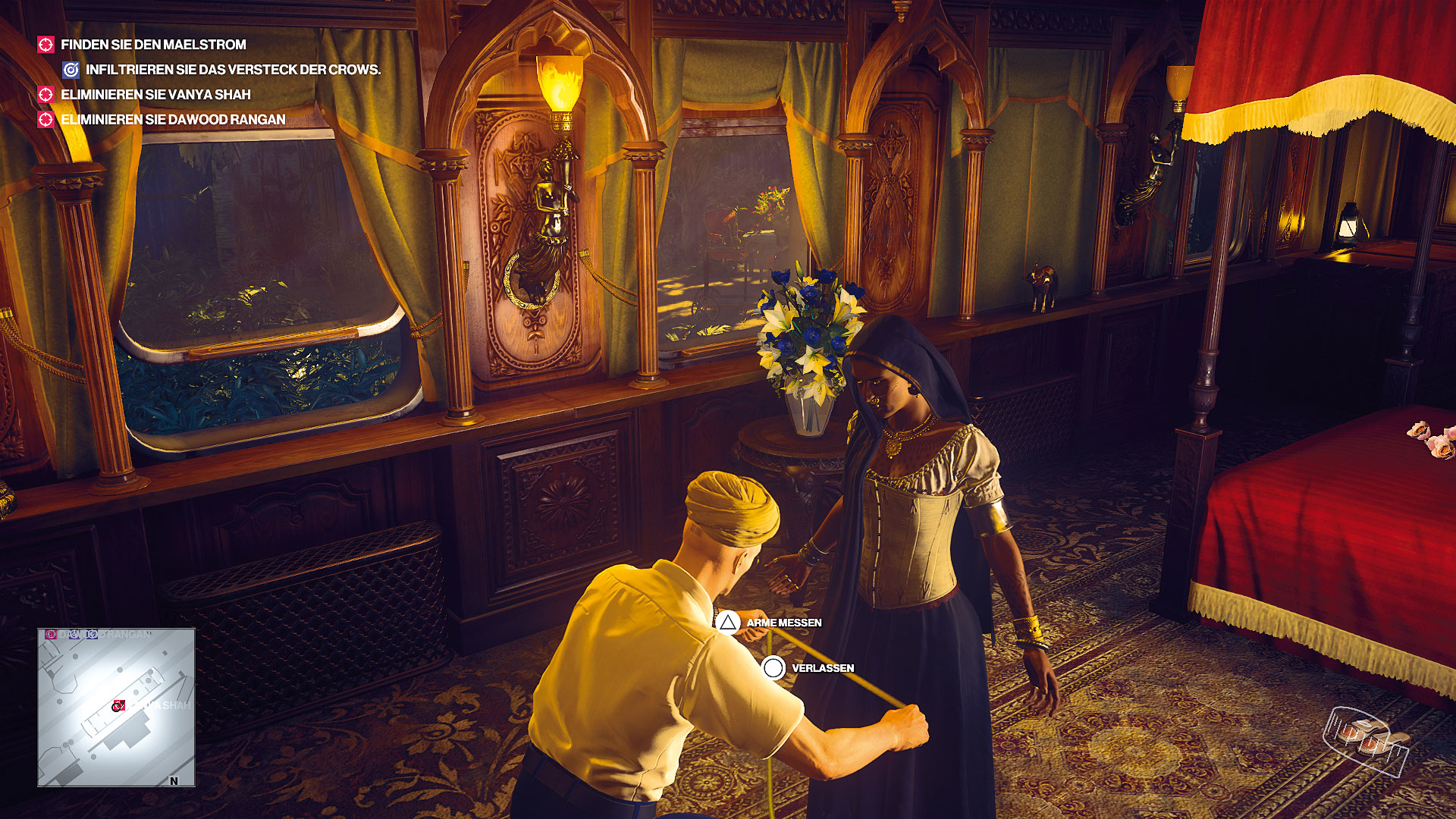Select the 'Infiltrieren Sie das Versteck der Crows' objective

tap(232, 70)
